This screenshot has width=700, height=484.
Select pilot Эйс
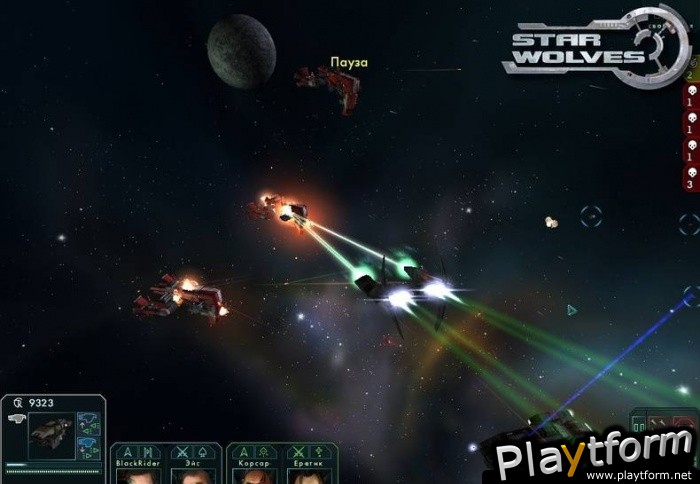click(192, 475)
